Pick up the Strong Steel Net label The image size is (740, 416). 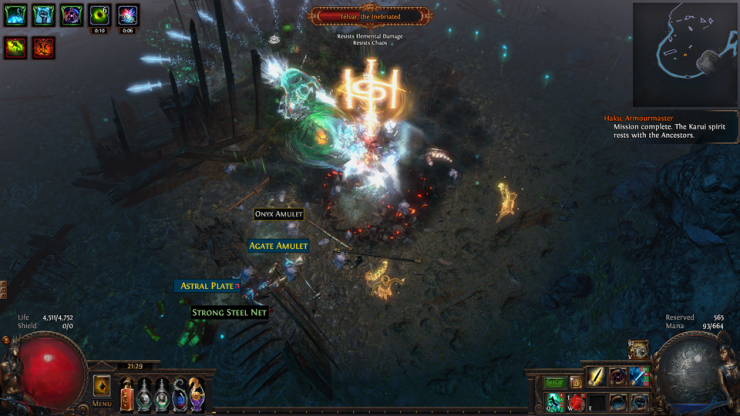(x=229, y=312)
